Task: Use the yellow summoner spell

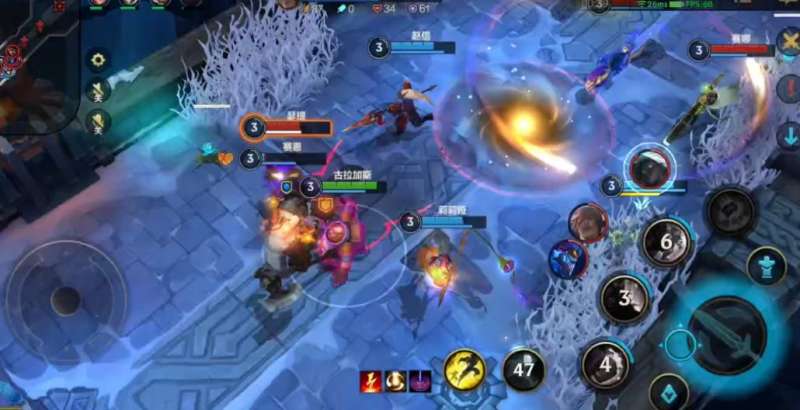Action: (464, 369)
